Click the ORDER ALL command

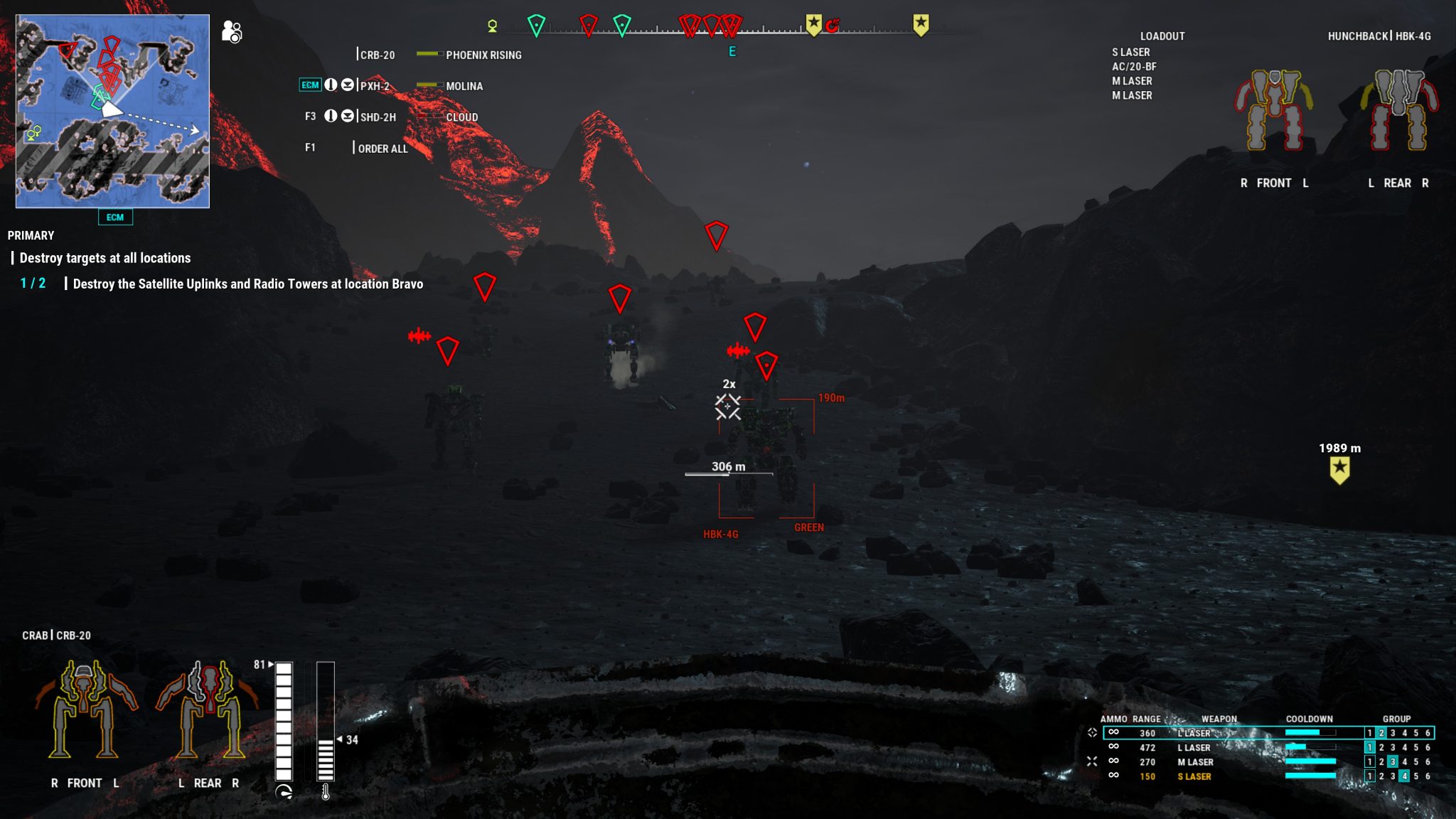coord(382,148)
